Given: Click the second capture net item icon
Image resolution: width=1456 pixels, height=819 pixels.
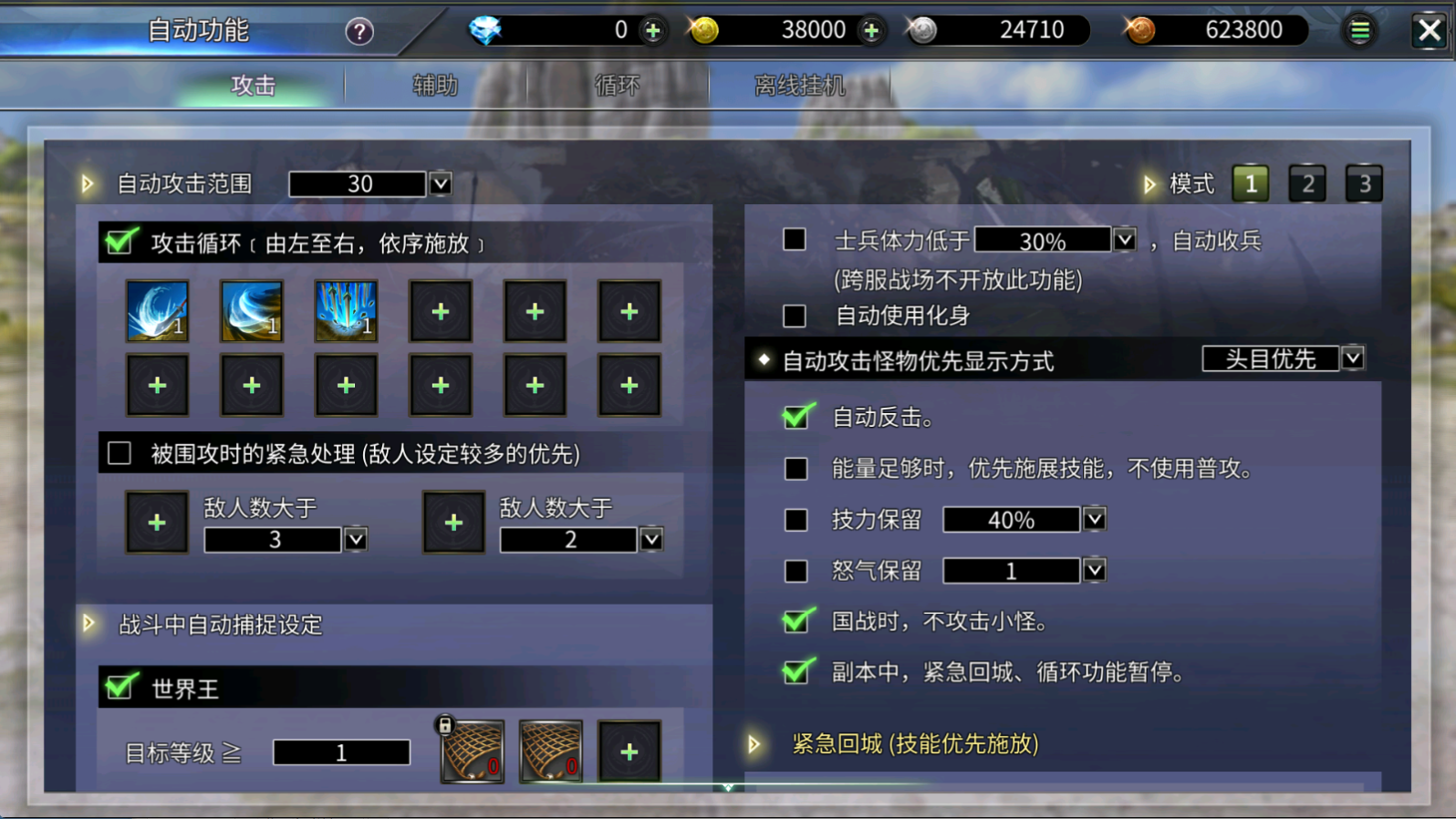Looking at the screenshot, I should point(551,752).
